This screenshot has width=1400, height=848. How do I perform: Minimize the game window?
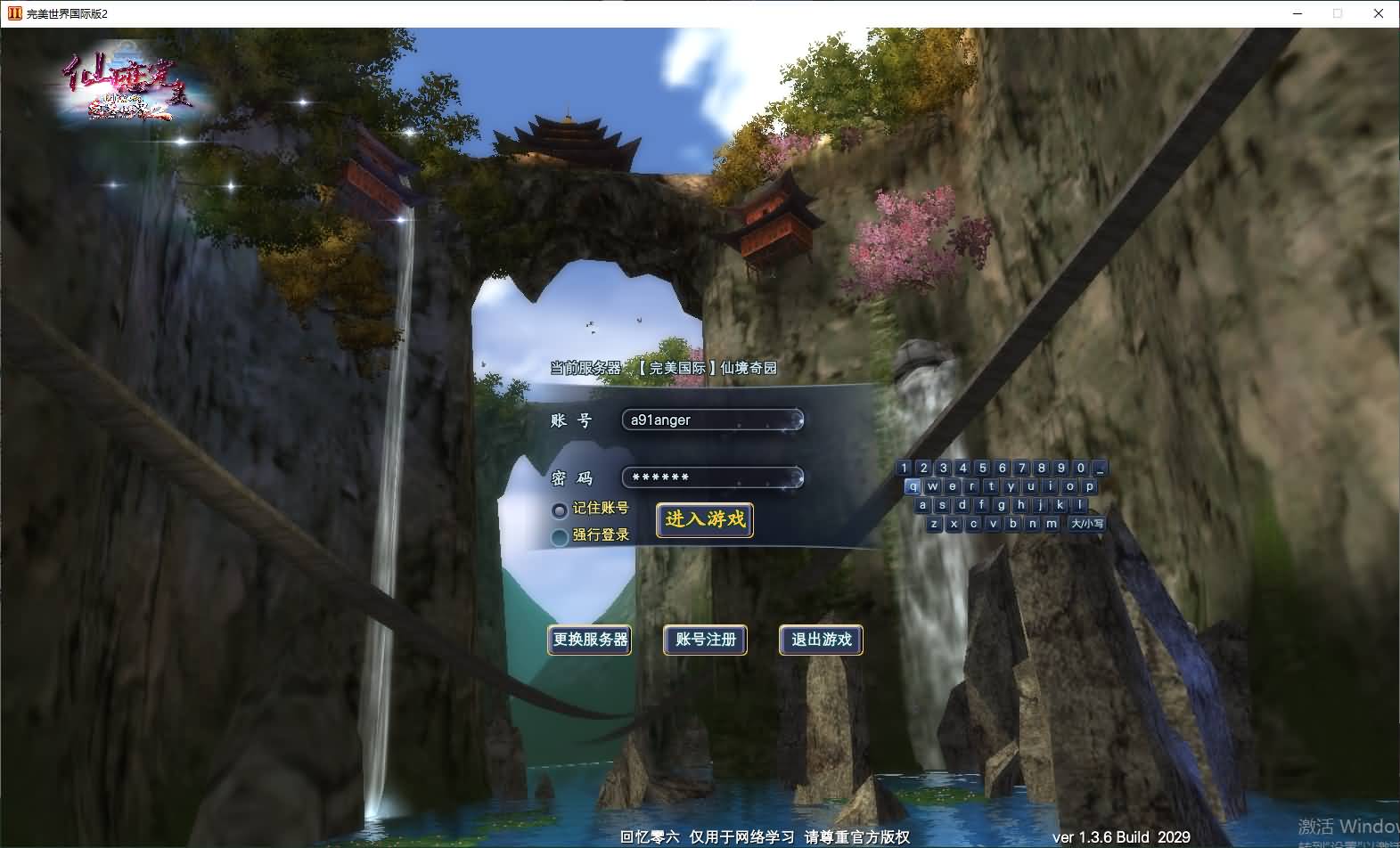(x=1297, y=13)
